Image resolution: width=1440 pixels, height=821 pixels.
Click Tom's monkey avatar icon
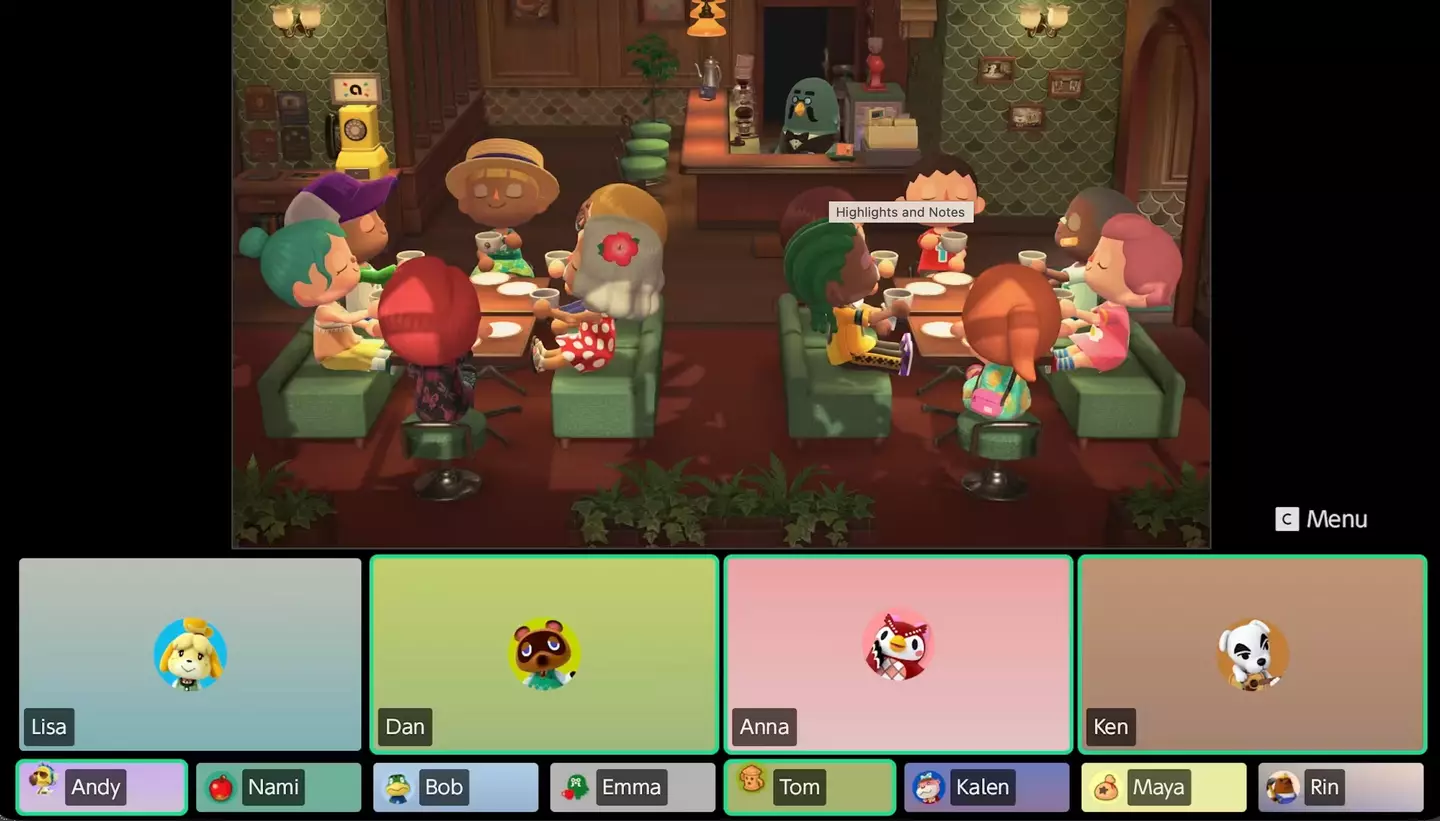(752, 787)
